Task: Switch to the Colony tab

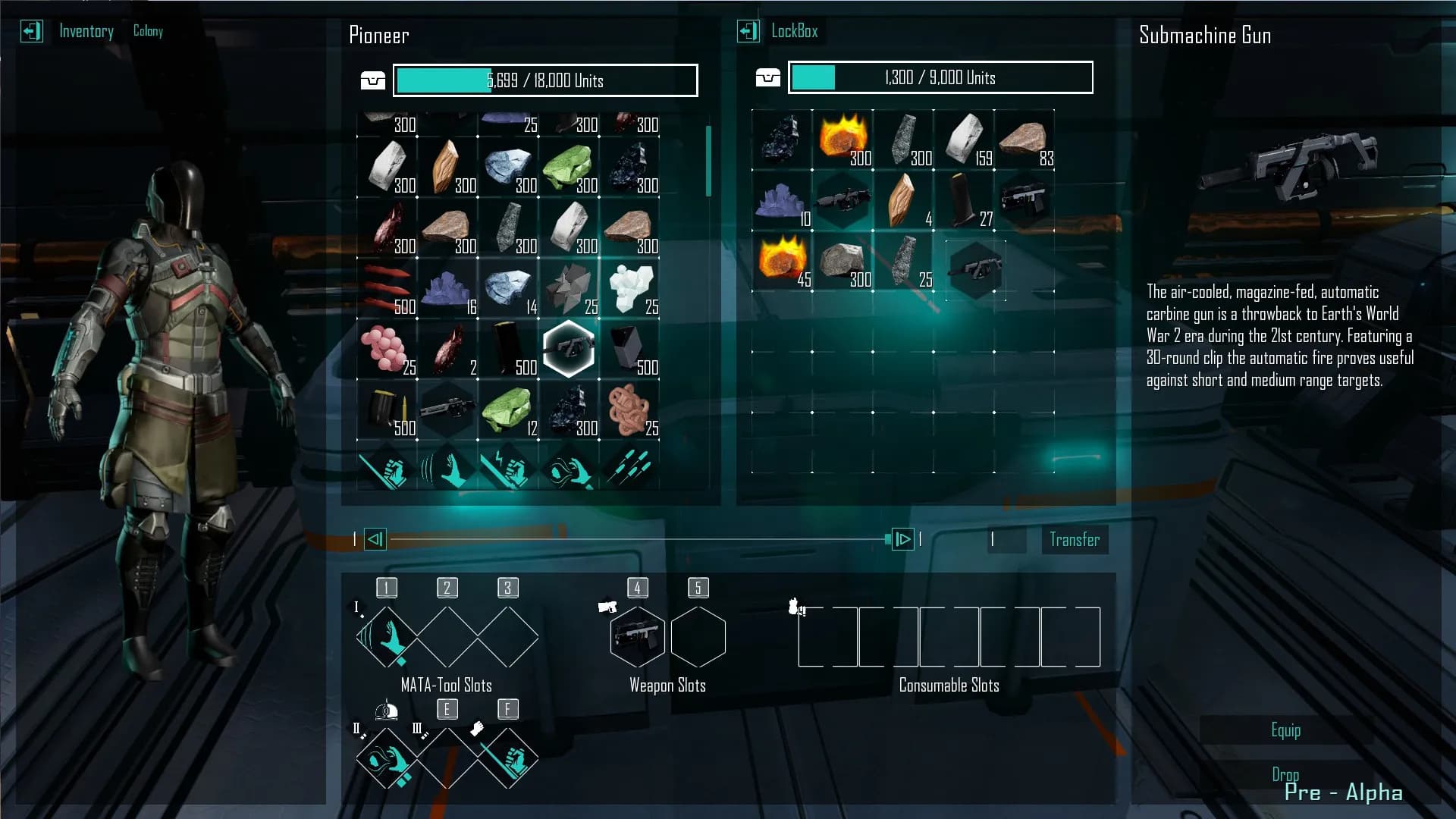Action: [x=148, y=31]
